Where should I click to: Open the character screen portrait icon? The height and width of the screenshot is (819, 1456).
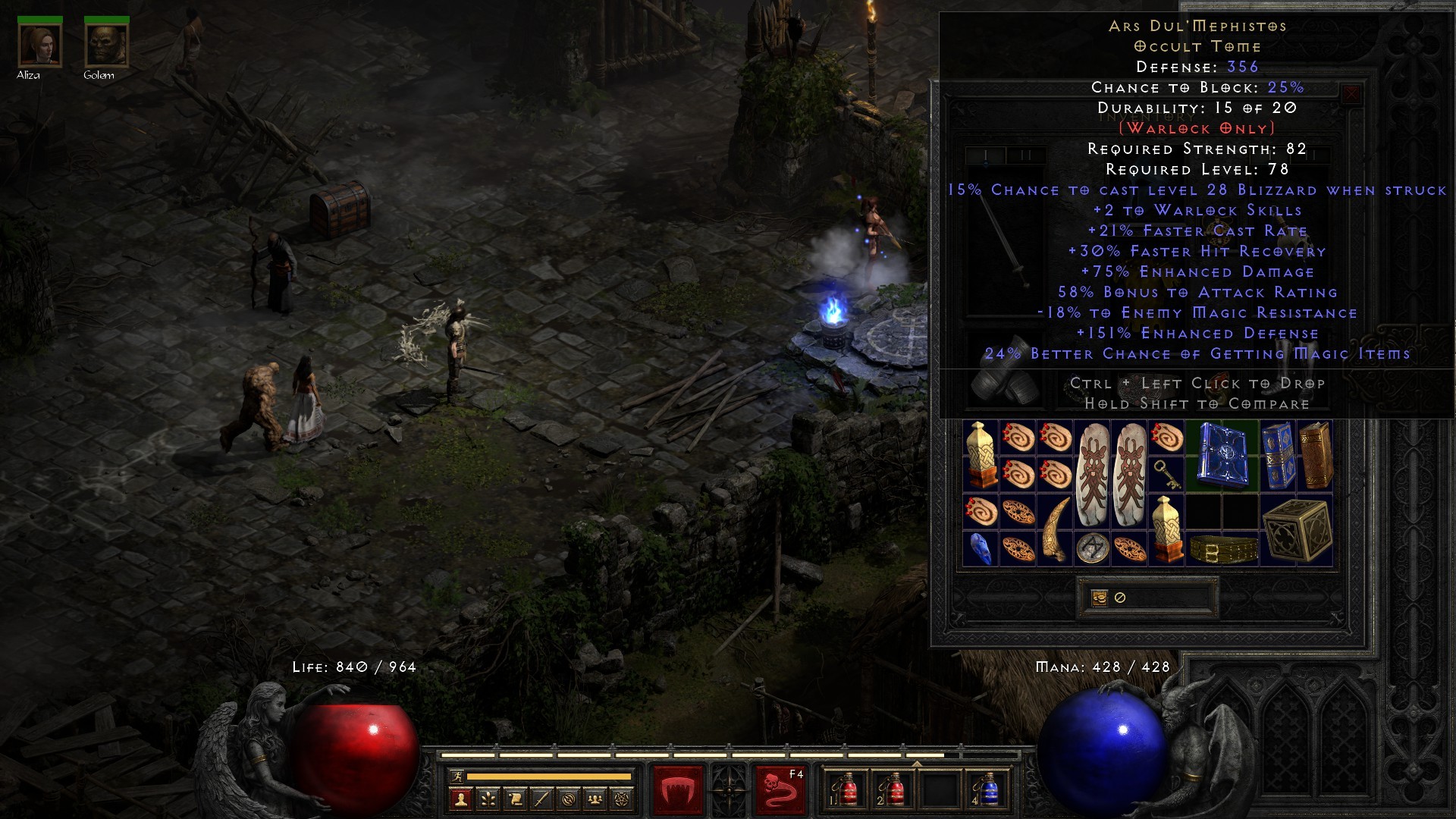461,799
